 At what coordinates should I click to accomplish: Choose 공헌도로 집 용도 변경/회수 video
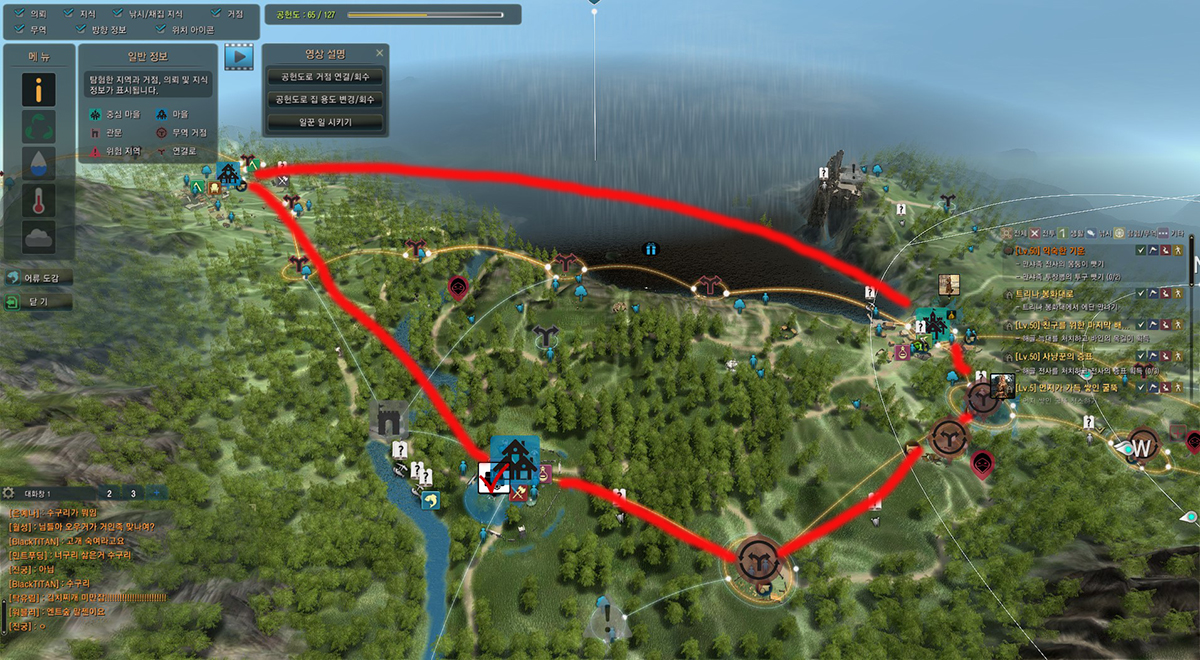[325, 99]
